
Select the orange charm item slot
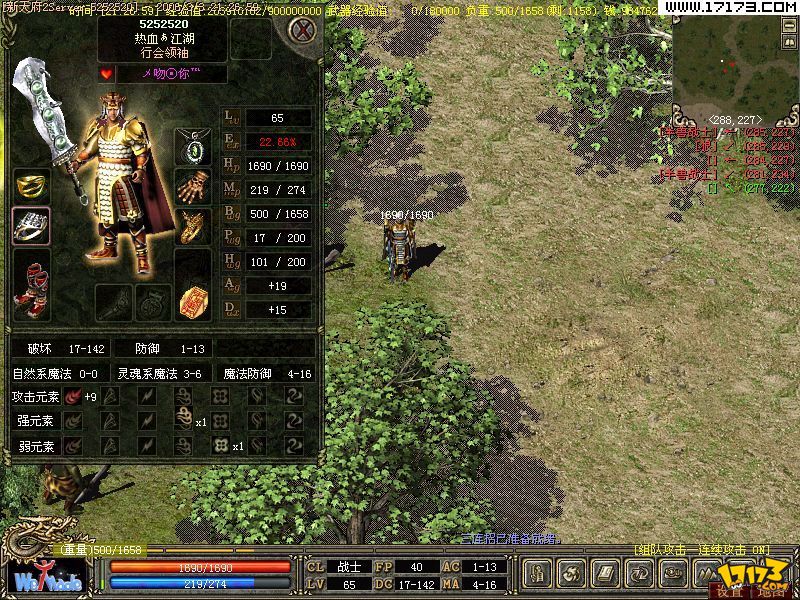pyautogui.click(x=192, y=301)
